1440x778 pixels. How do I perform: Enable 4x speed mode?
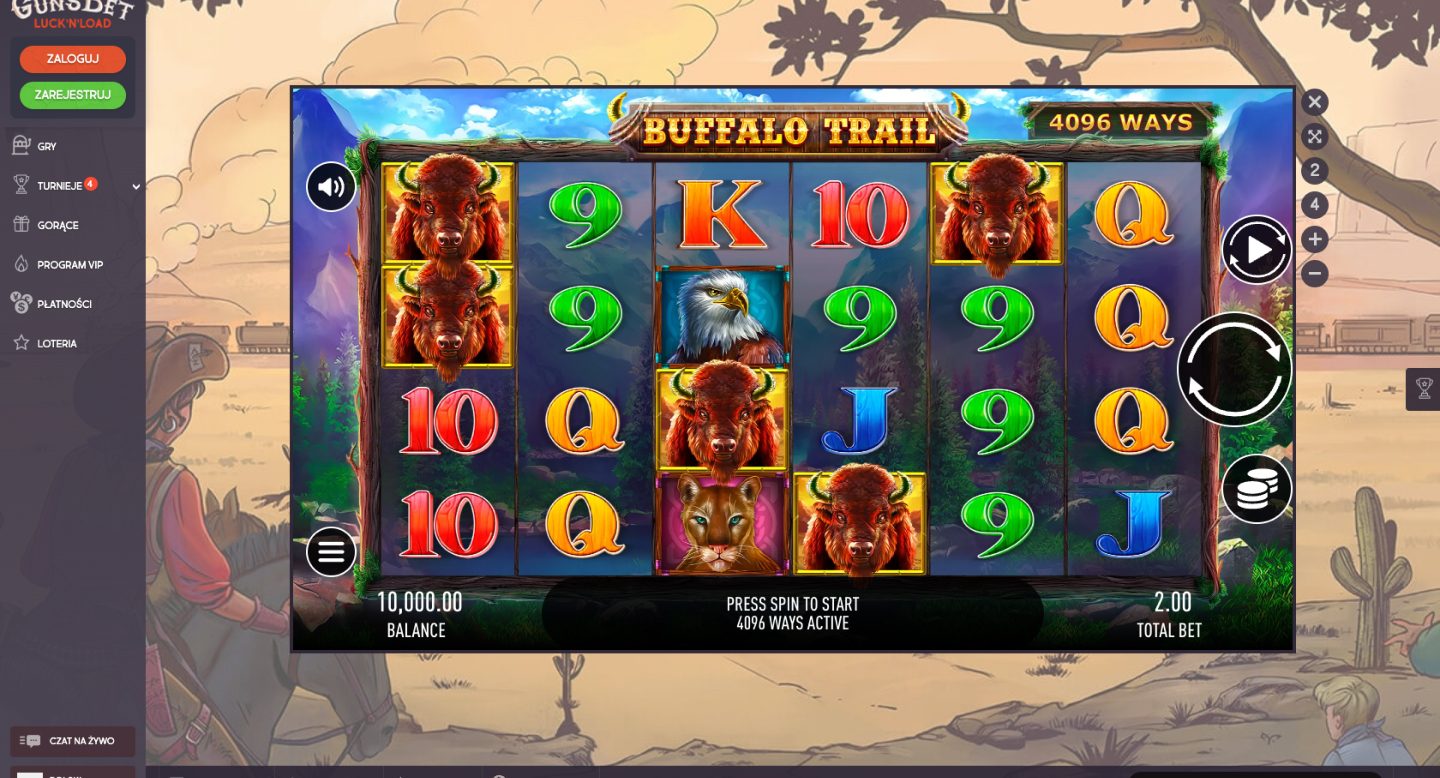1315,205
